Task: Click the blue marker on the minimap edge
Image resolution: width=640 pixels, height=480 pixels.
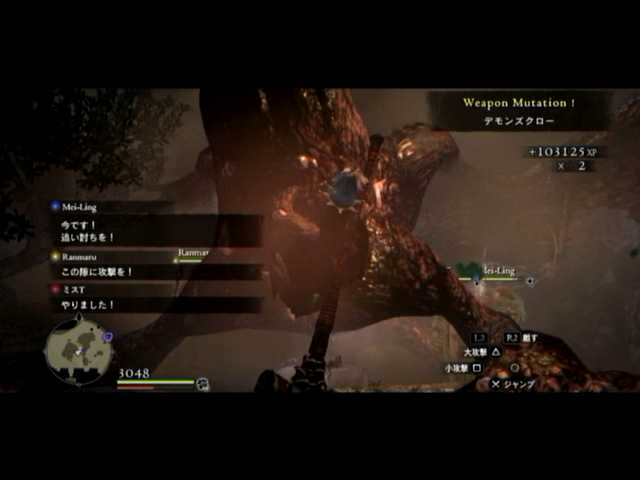Action: 107,337
